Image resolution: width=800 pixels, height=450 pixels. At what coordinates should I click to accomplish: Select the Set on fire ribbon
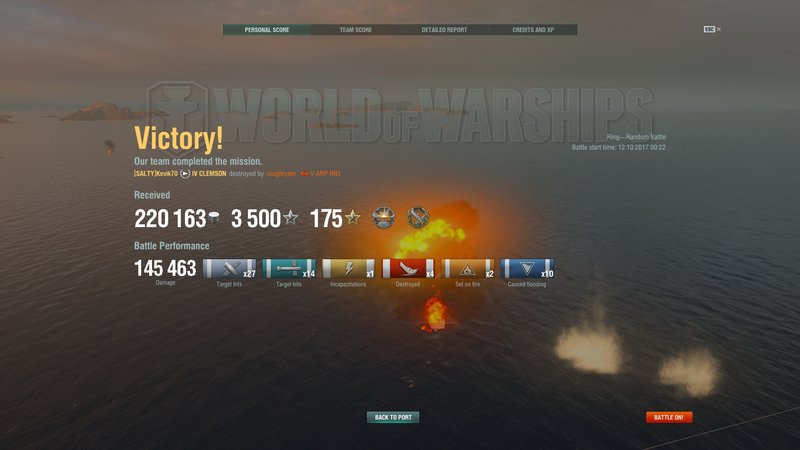coord(468,268)
